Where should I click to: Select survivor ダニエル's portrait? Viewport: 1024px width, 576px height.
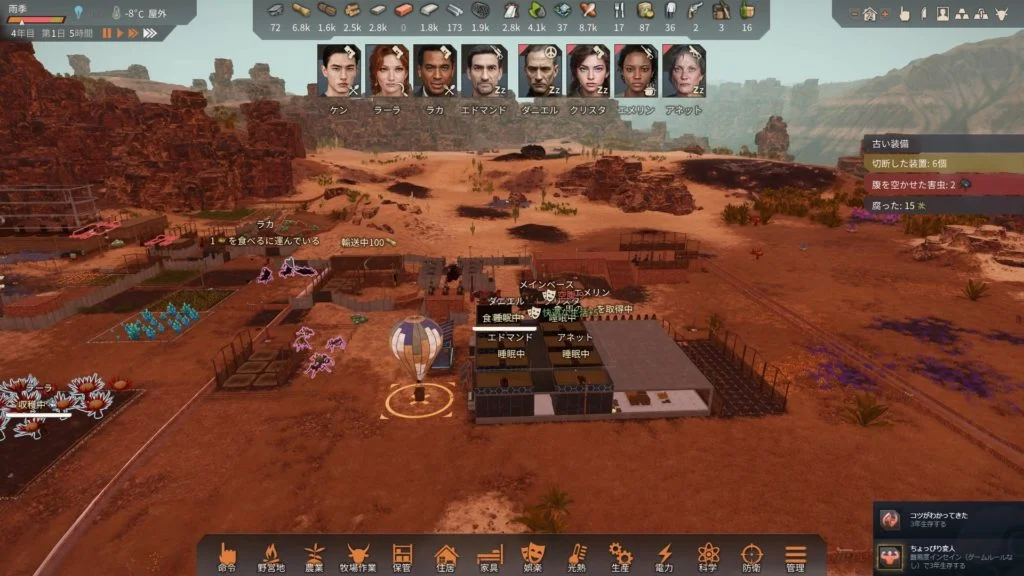pyautogui.click(x=538, y=70)
